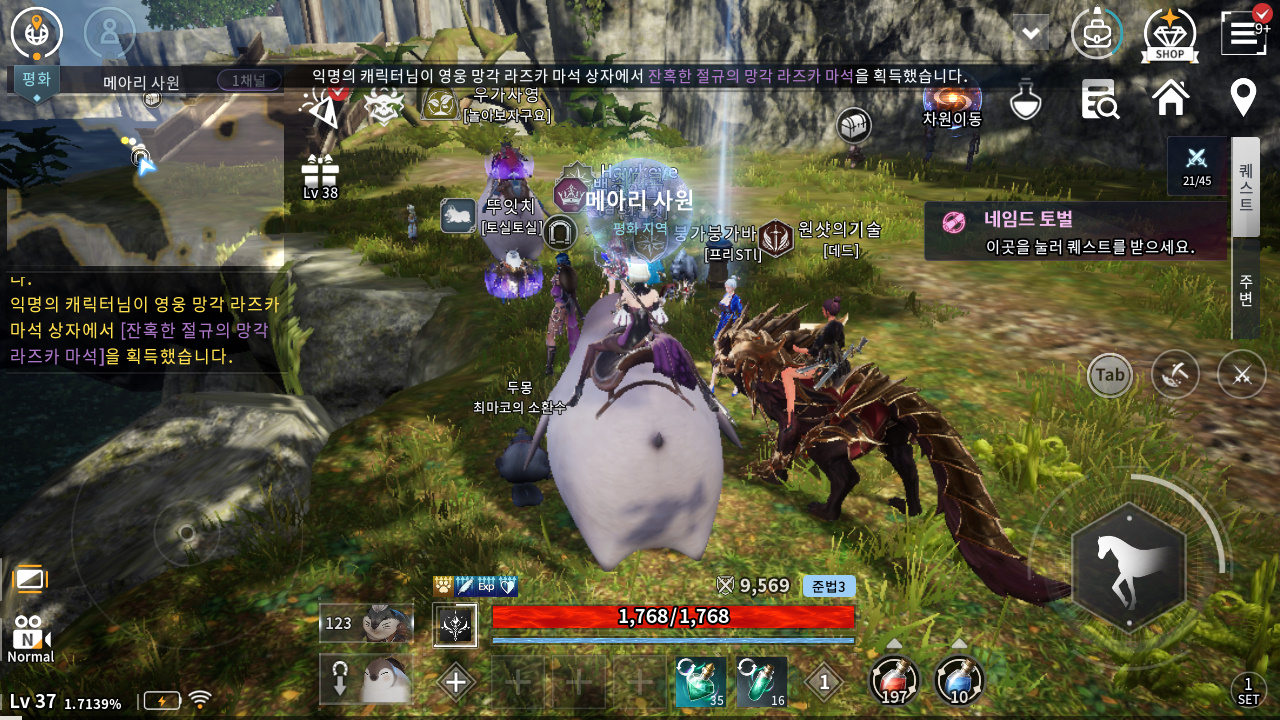Toggle the Tab target button
The image size is (1280, 720).
1110,375
